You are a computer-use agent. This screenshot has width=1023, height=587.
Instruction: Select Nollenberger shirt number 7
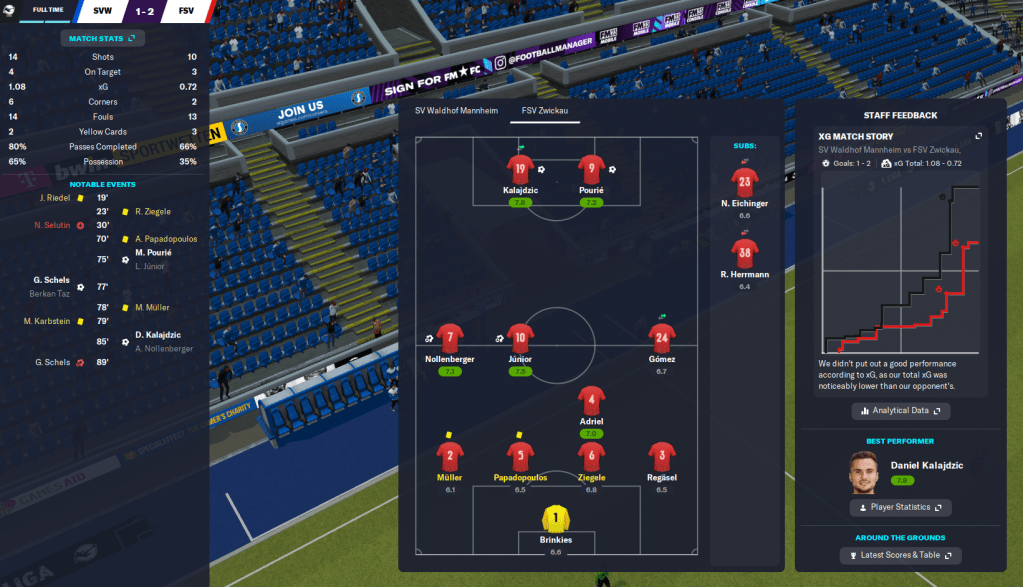click(x=450, y=338)
